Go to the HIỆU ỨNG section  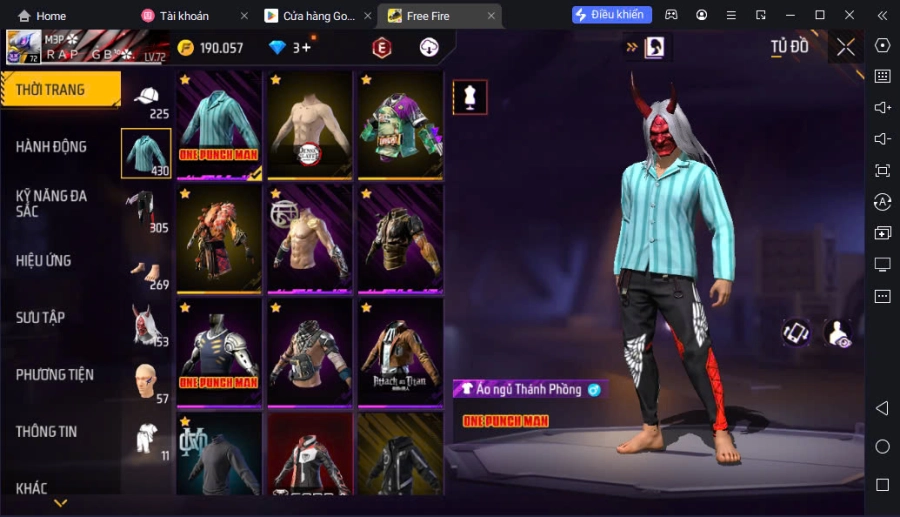[44, 261]
